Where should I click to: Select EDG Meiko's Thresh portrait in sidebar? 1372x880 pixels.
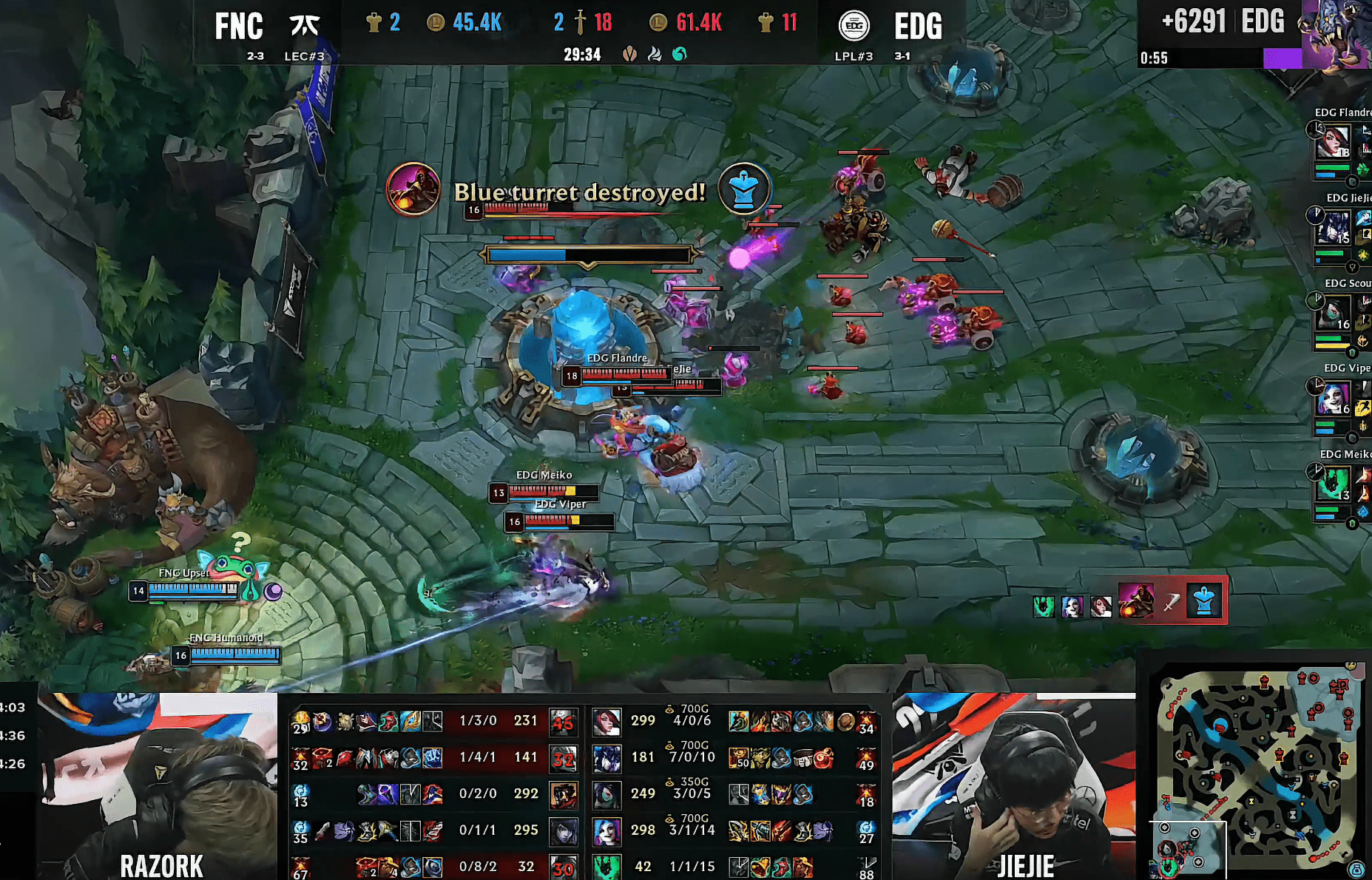point(1333,484)
